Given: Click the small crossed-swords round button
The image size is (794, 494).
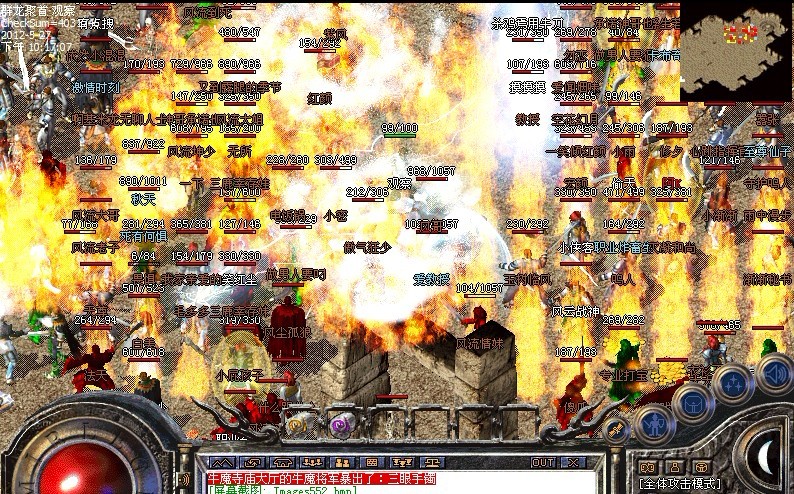Looking at the screenshot, I should (x=616, y=431).
